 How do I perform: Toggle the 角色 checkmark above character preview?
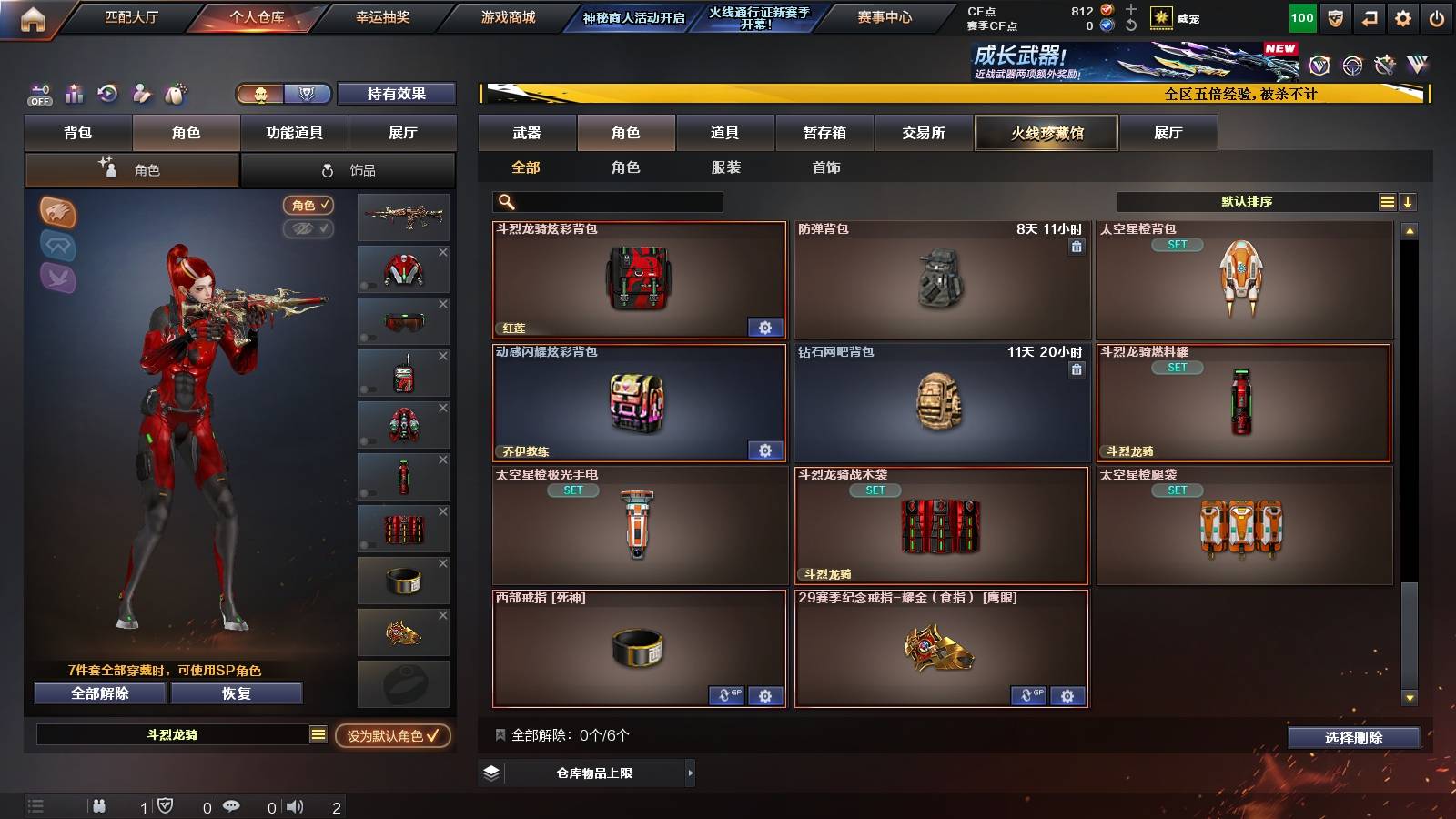[308, 206]
